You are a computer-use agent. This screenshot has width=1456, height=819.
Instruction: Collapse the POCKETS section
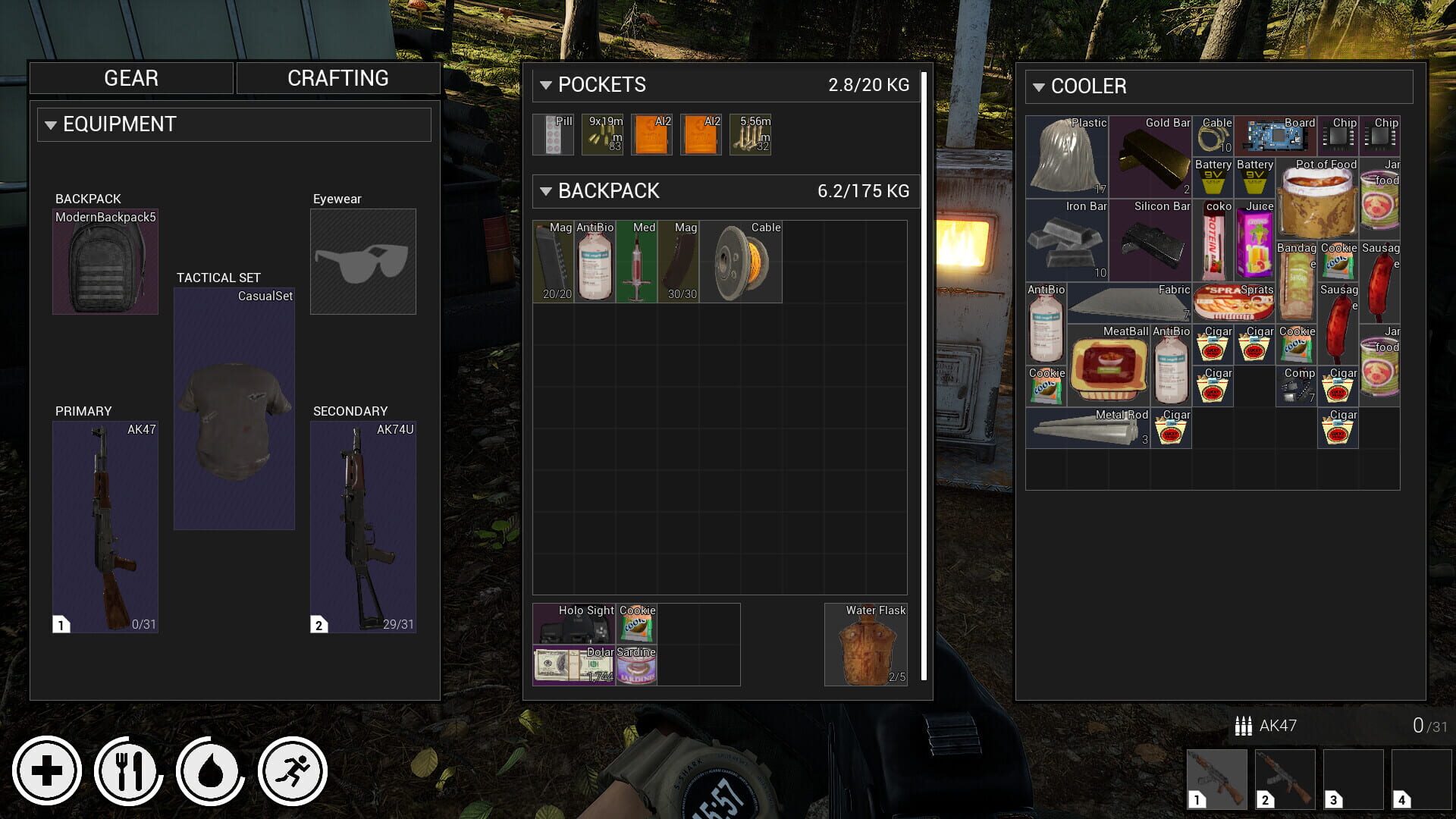pos(545,86)
